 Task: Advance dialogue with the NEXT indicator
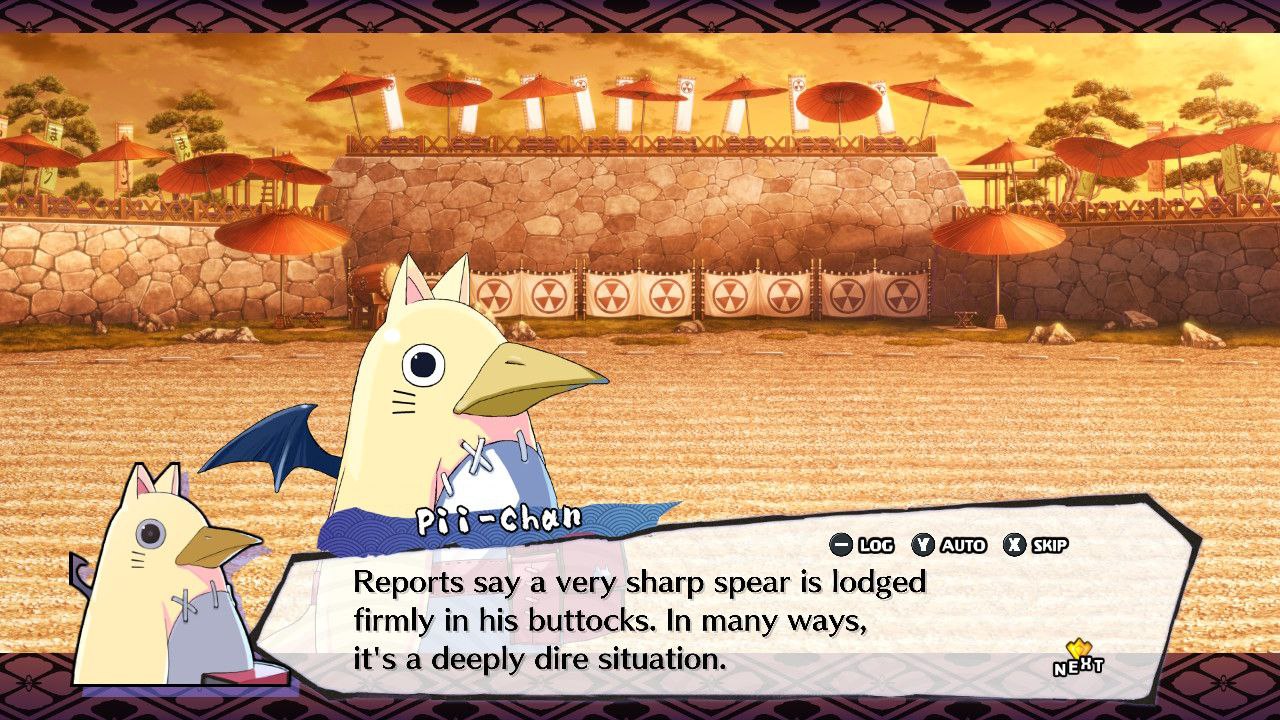1078,660
